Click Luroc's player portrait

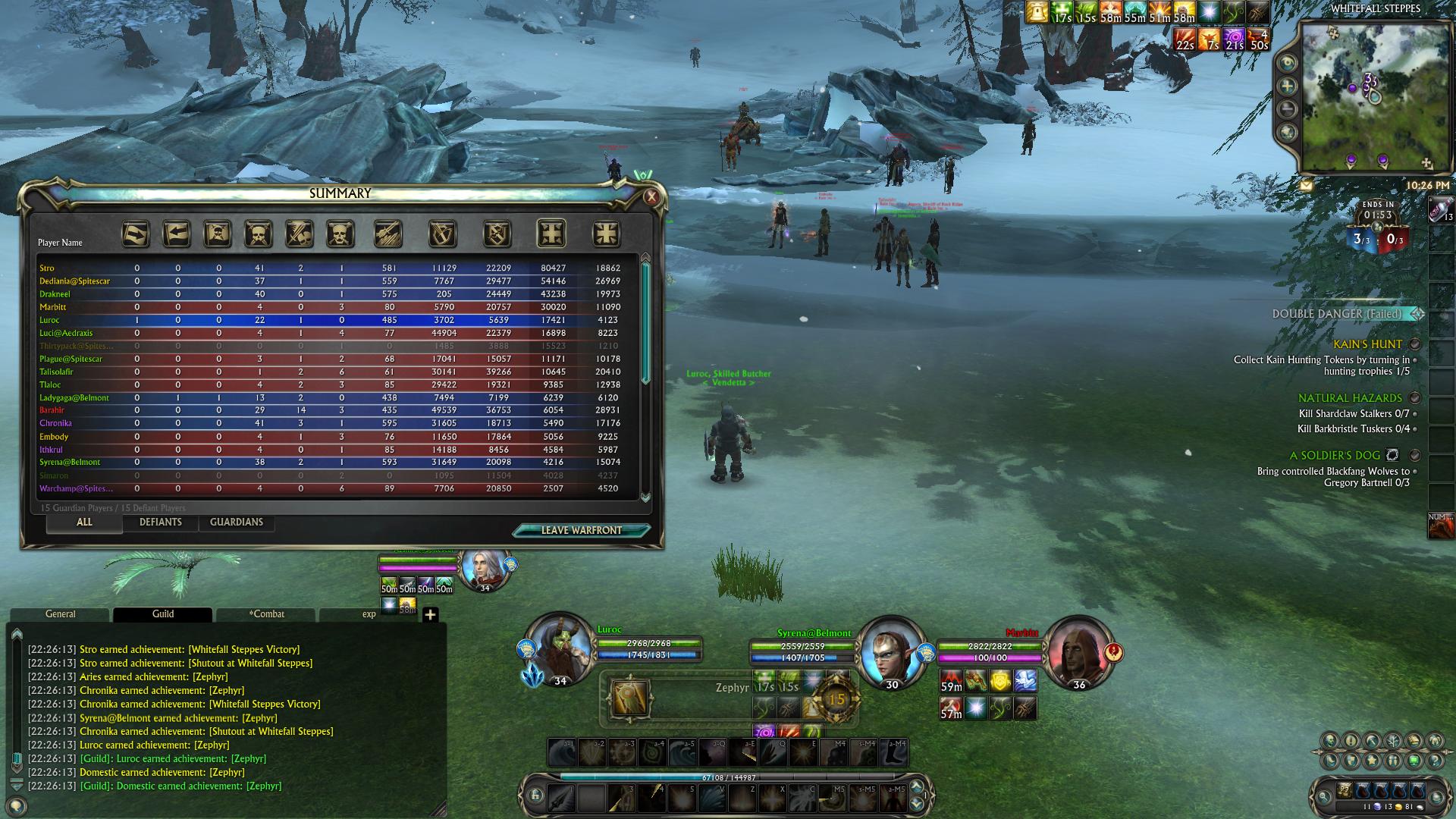pyautogui.click(x=560, y=651)
